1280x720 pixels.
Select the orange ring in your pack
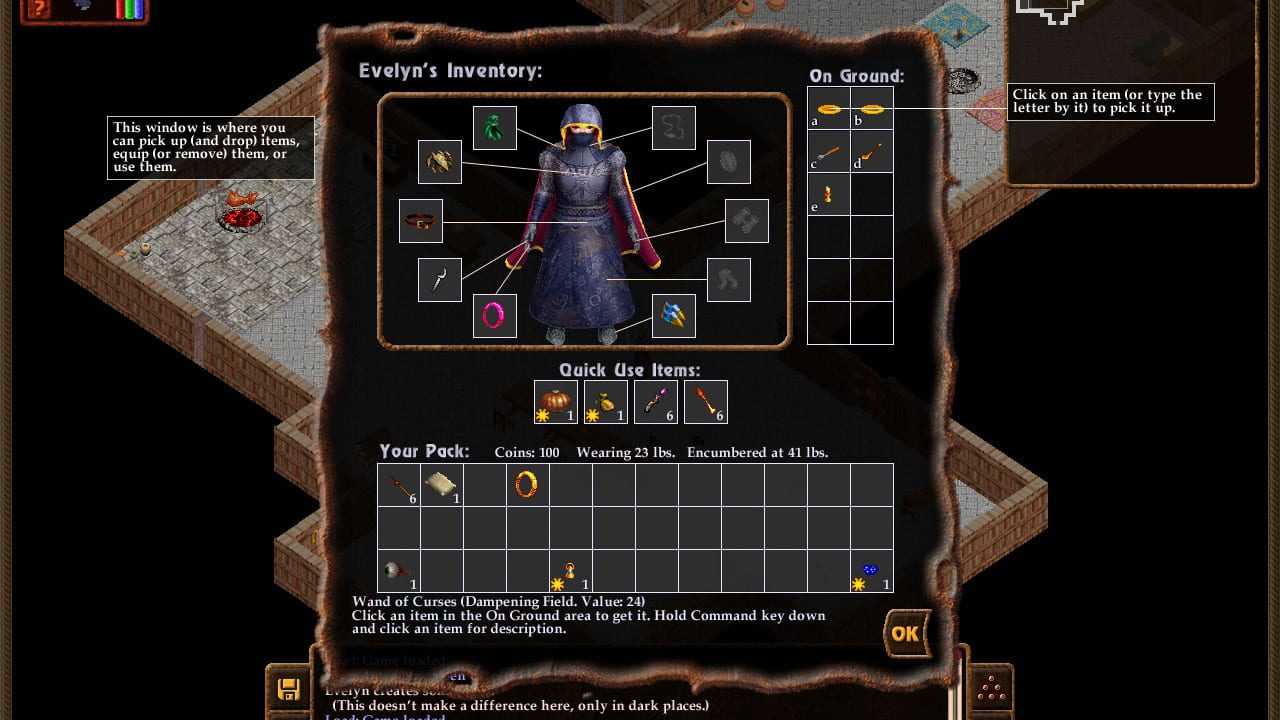[527, 485]
